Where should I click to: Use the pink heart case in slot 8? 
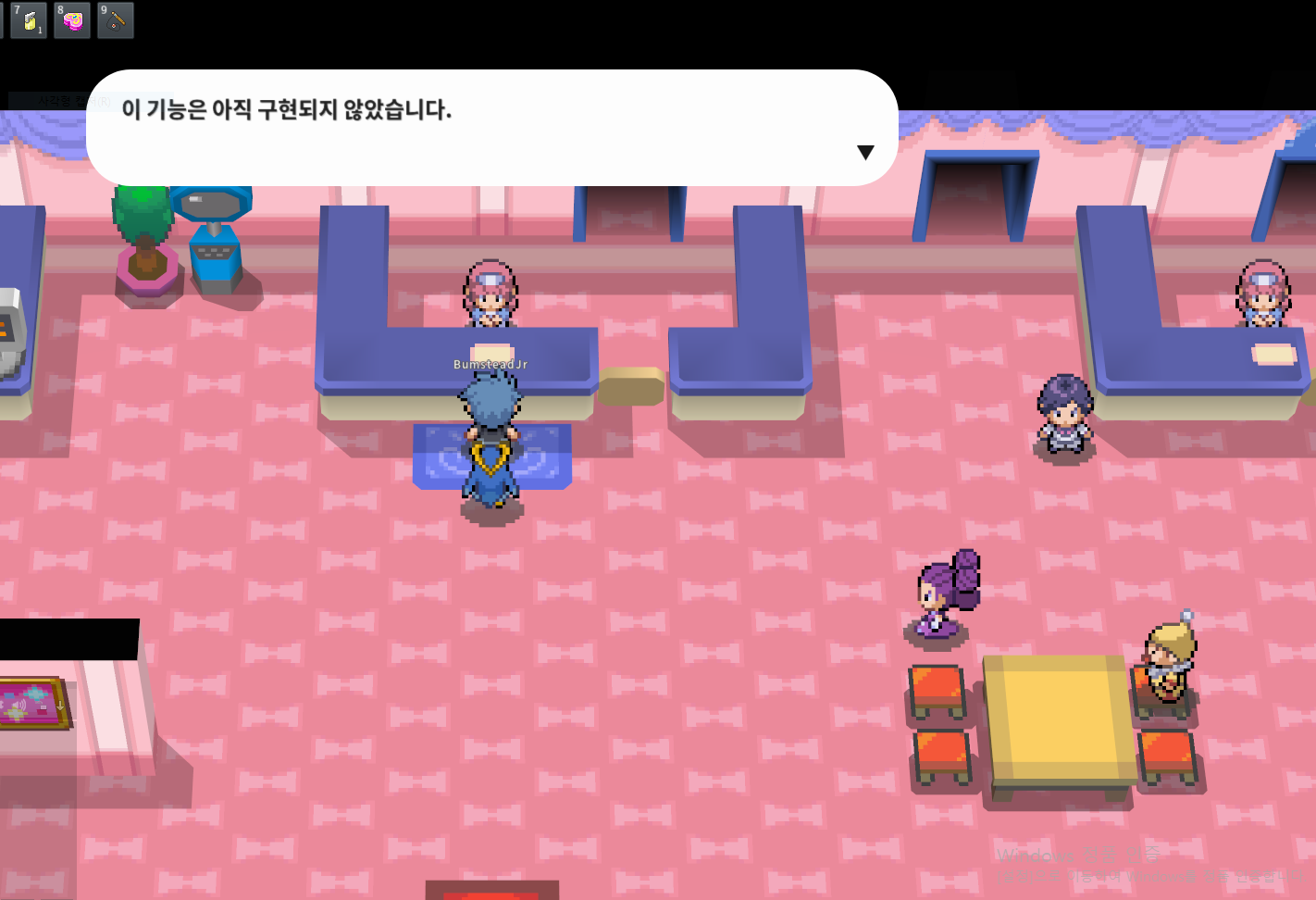point(72,20)
